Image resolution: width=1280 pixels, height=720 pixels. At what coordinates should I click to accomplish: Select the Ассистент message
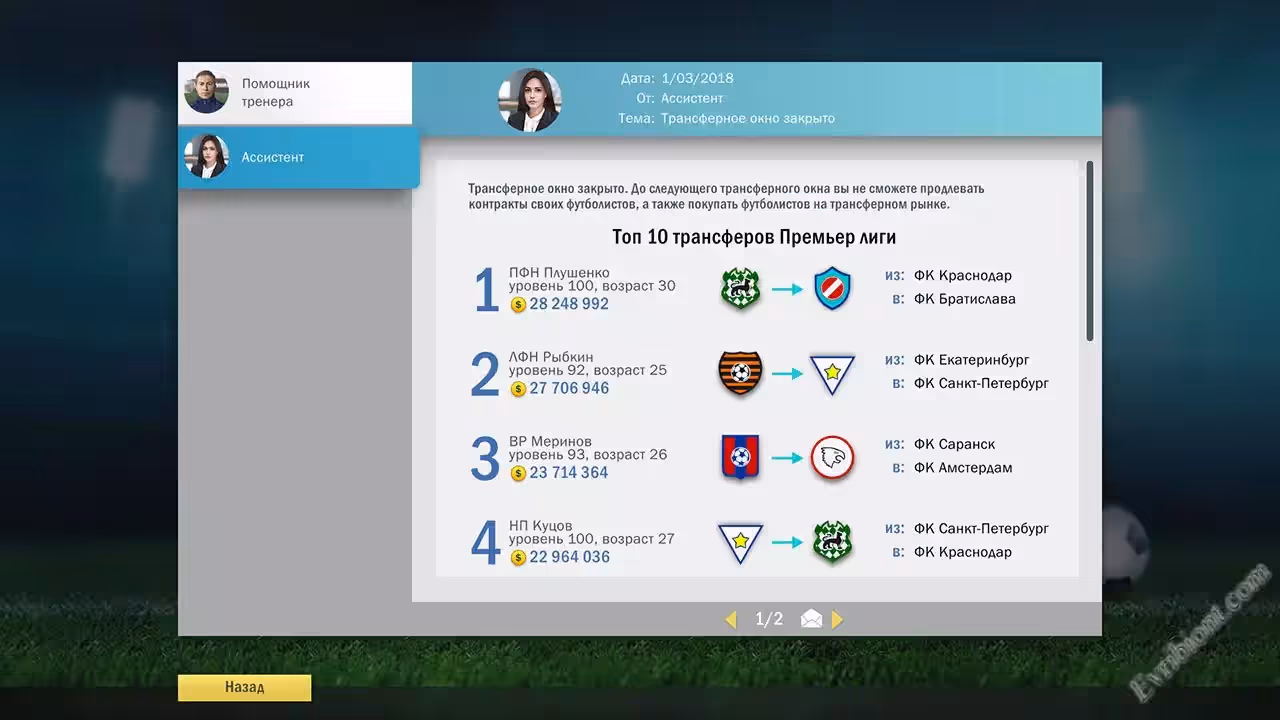pyautogui.click(x=298, y=157)
